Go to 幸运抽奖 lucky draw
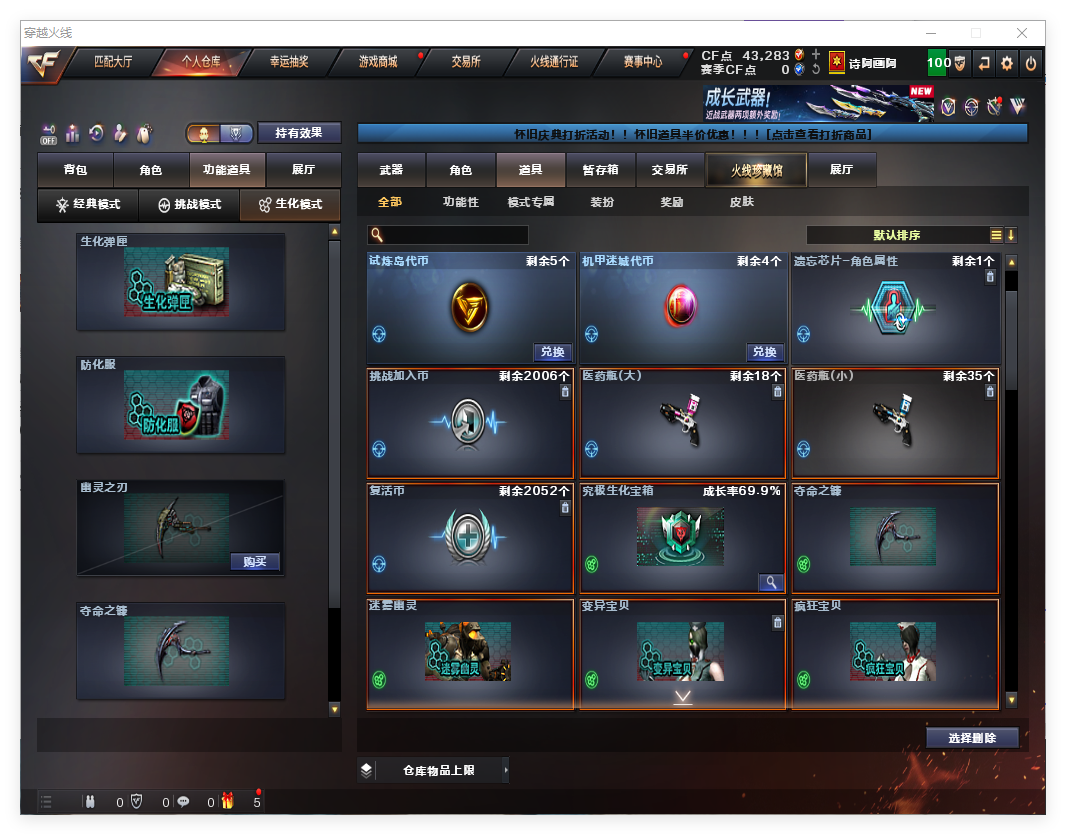The image size is (1066, 835). click(289, 62)
